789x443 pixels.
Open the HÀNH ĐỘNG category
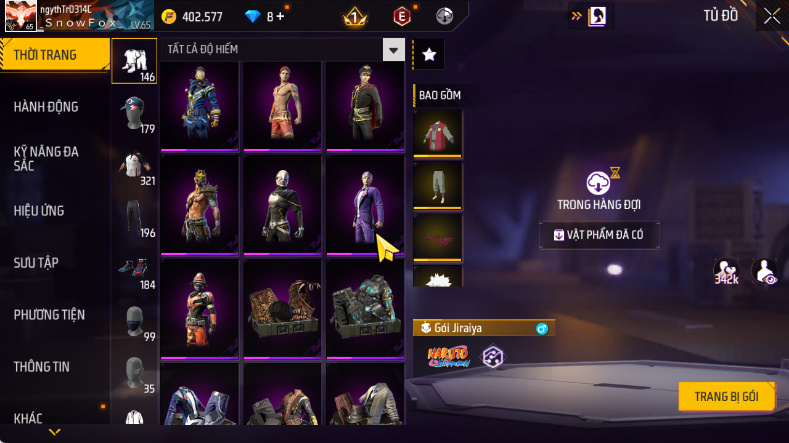point(46,107)
